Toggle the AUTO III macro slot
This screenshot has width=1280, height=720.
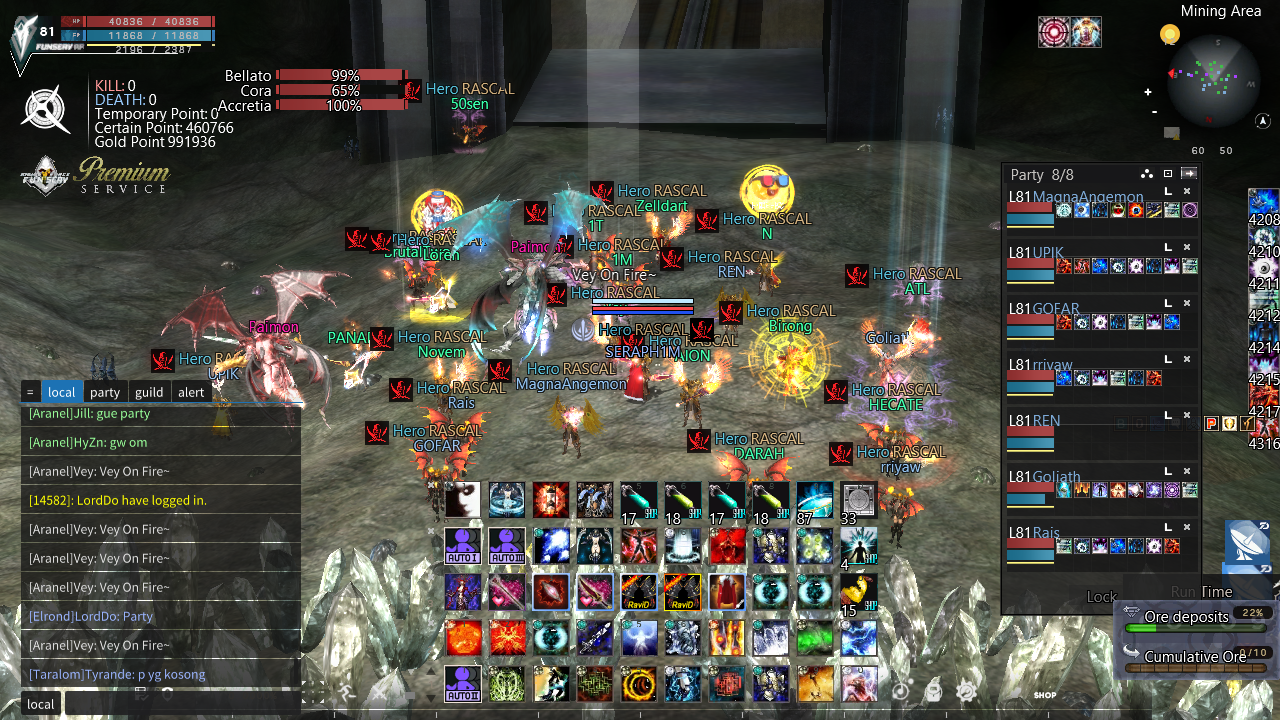[507, 545]
